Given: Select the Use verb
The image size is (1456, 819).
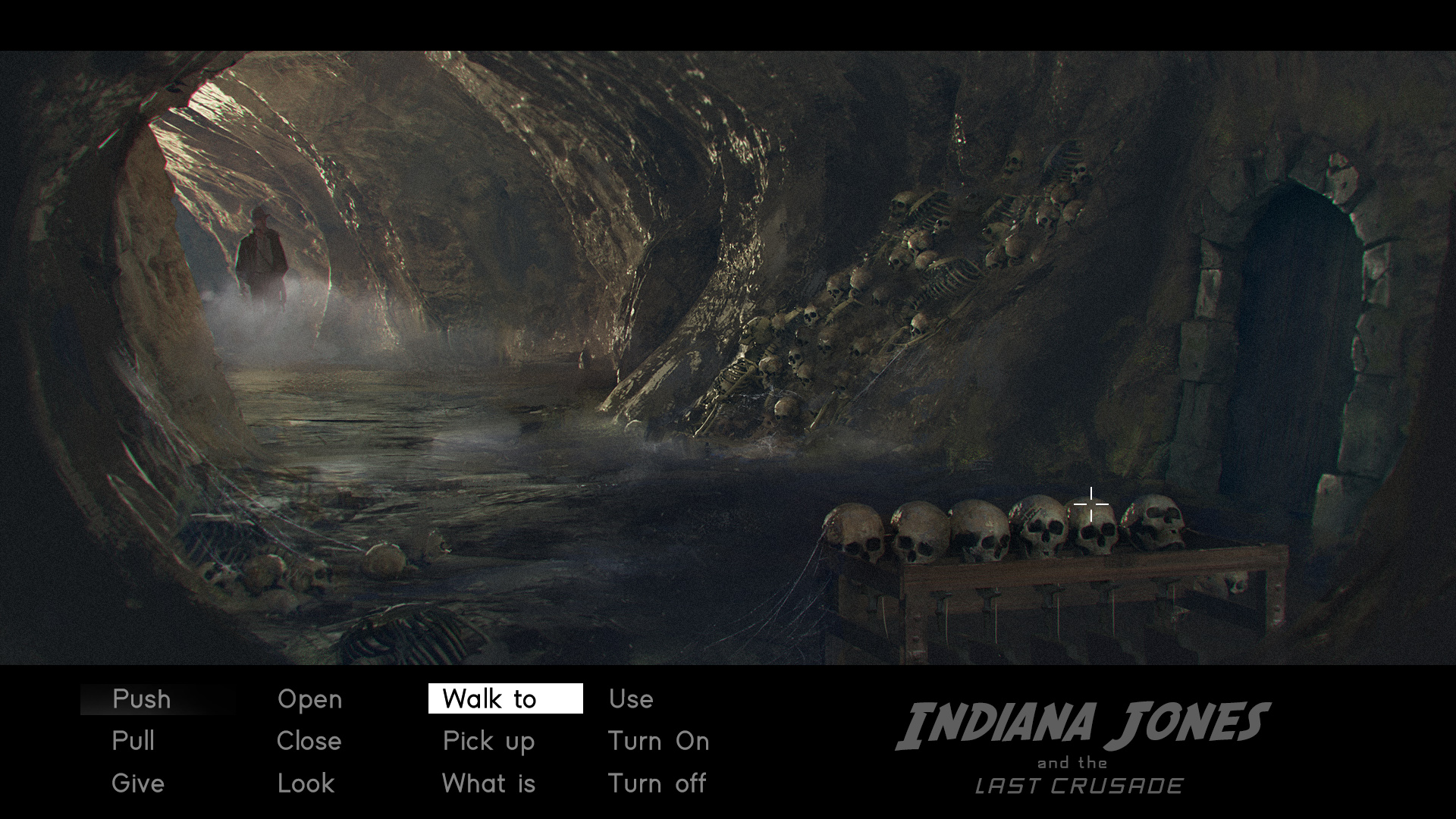Looking at the screenshot, I should tap(630, 699).
